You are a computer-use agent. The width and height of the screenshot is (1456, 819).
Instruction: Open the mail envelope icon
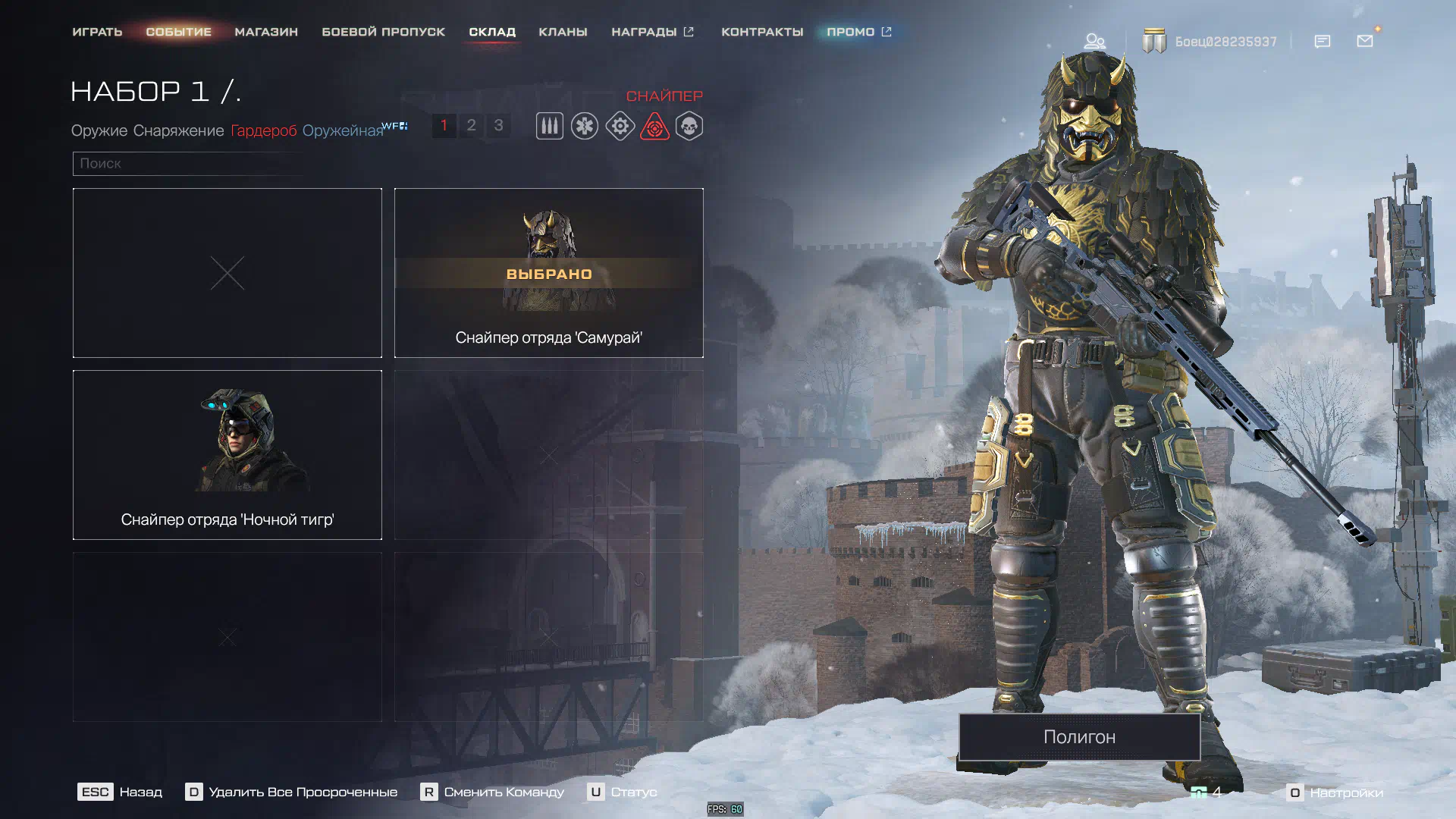pos(1365,41)
